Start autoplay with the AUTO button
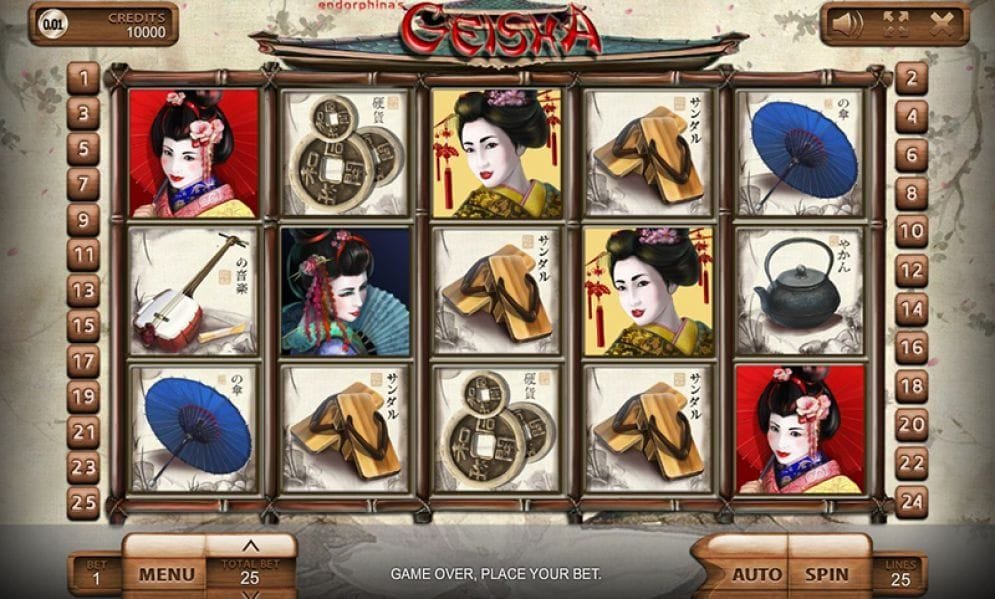This screenshot has height=599, width=995. pos(757,575)
